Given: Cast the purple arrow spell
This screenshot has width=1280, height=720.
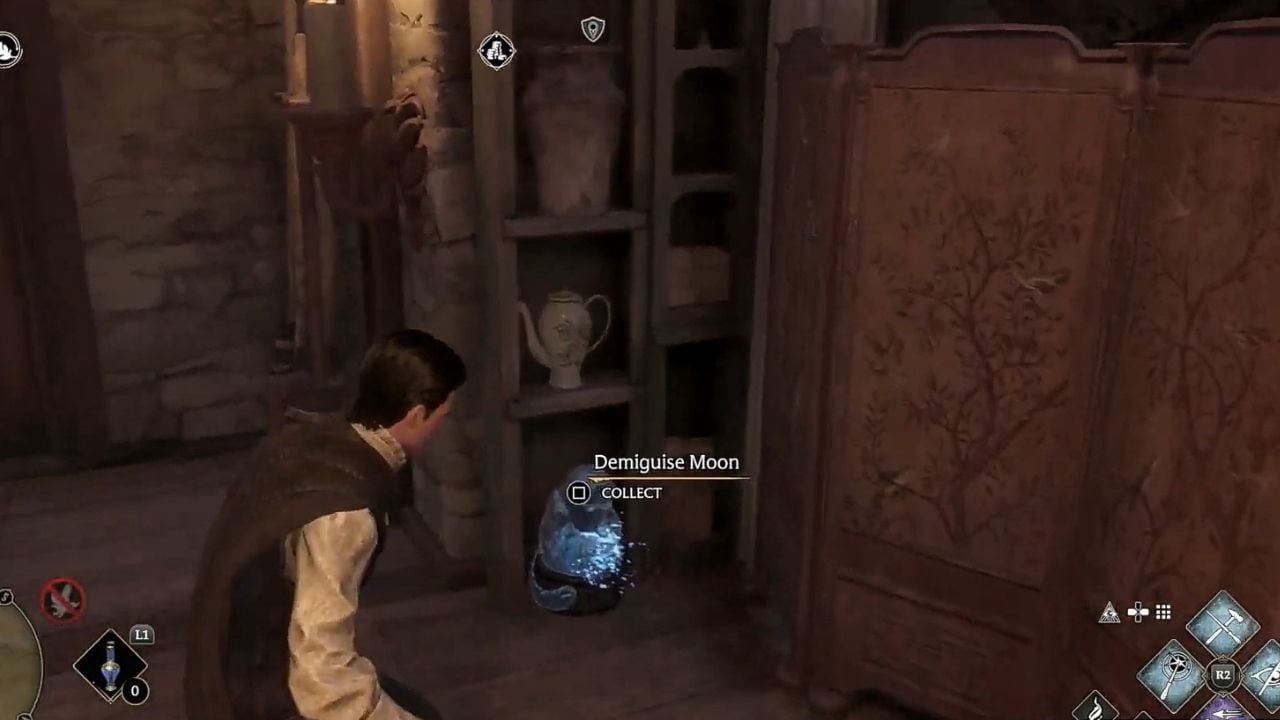Looking at the screenshot, I should tap(1222, 710).
